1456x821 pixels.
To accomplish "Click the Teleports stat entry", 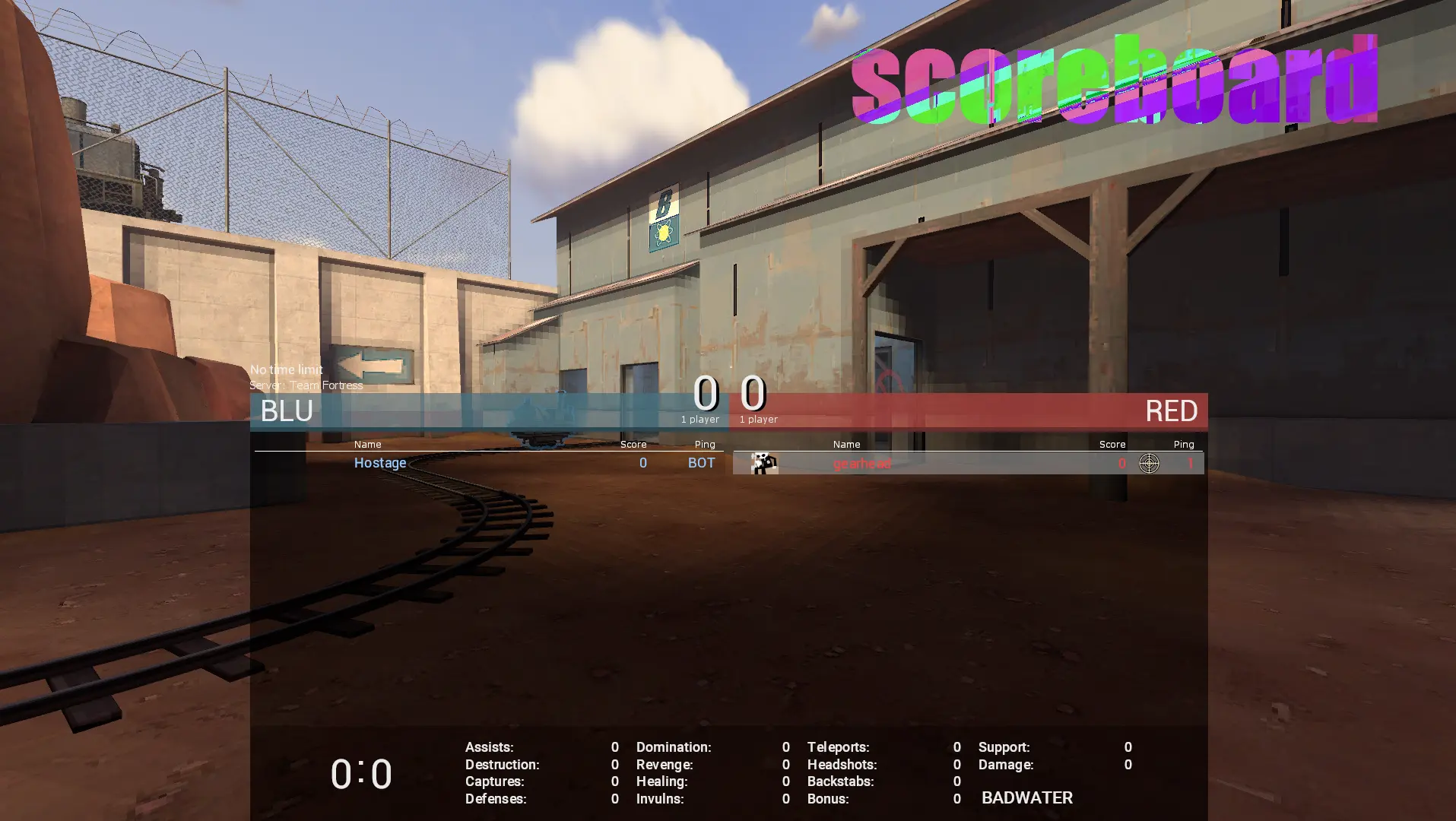I will pyautogui.click(x=838, y=747).
